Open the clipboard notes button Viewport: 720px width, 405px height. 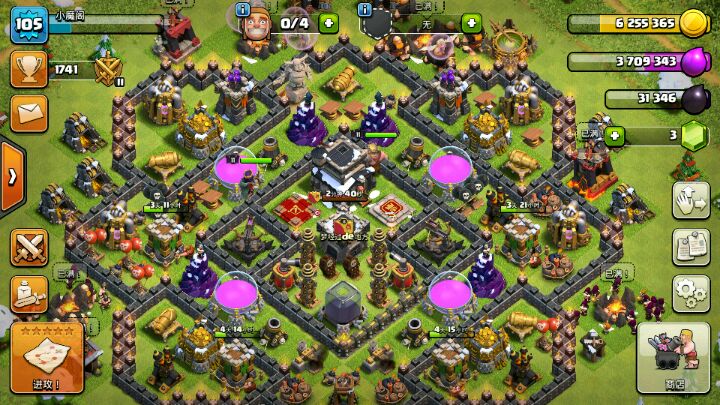pos(690,244)
